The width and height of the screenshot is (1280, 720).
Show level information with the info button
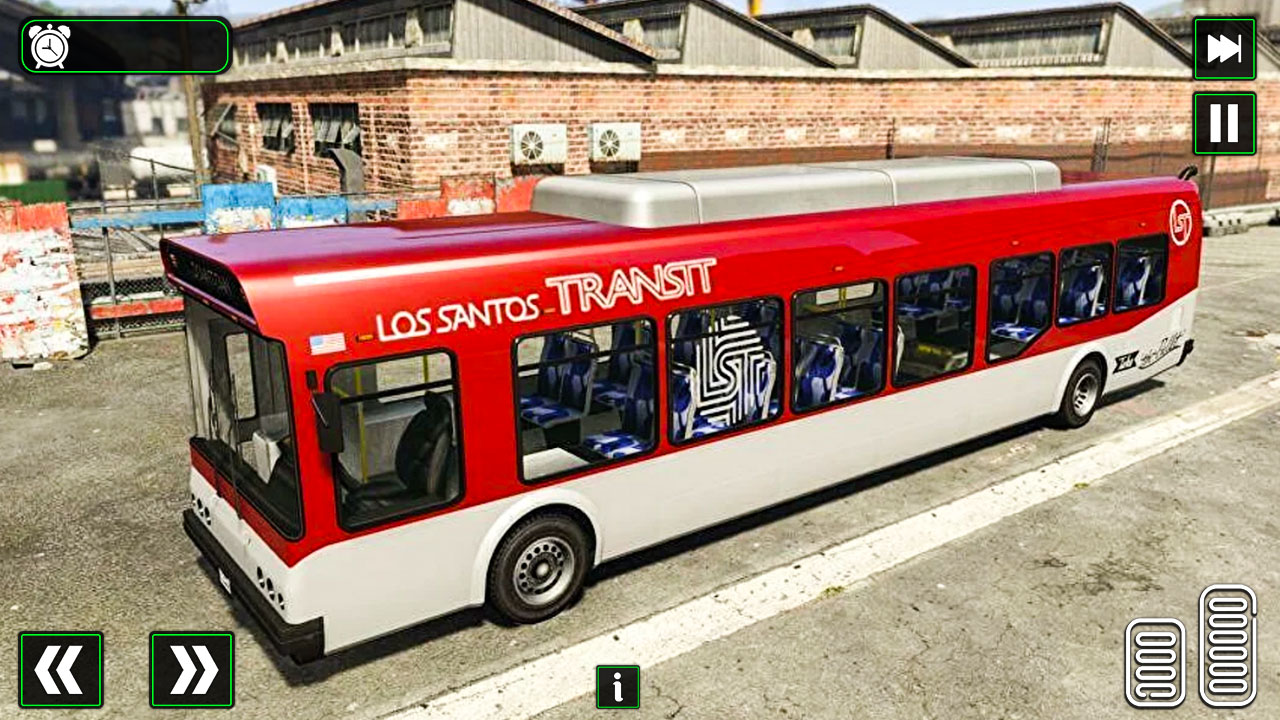(x=617, y=688)
